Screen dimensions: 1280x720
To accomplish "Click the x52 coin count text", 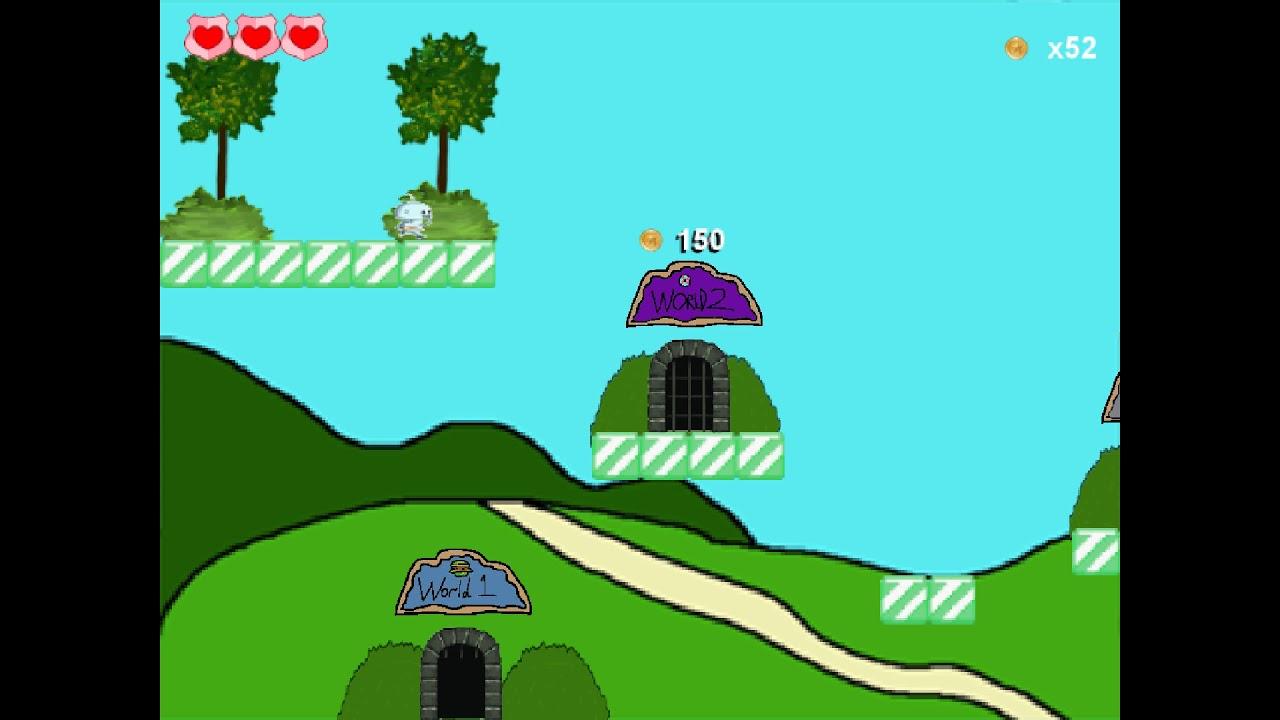I will (x=1070, y=47).
